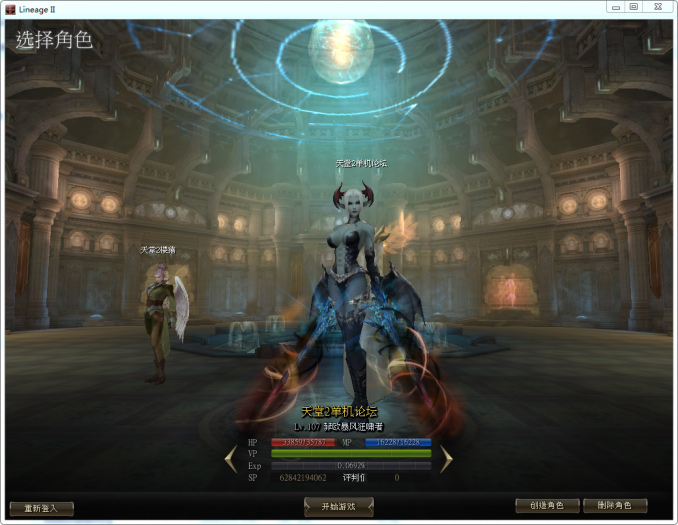678x525 pixels.
Task: Open 创建角色 to create a character
Action: tap(547, 506)
